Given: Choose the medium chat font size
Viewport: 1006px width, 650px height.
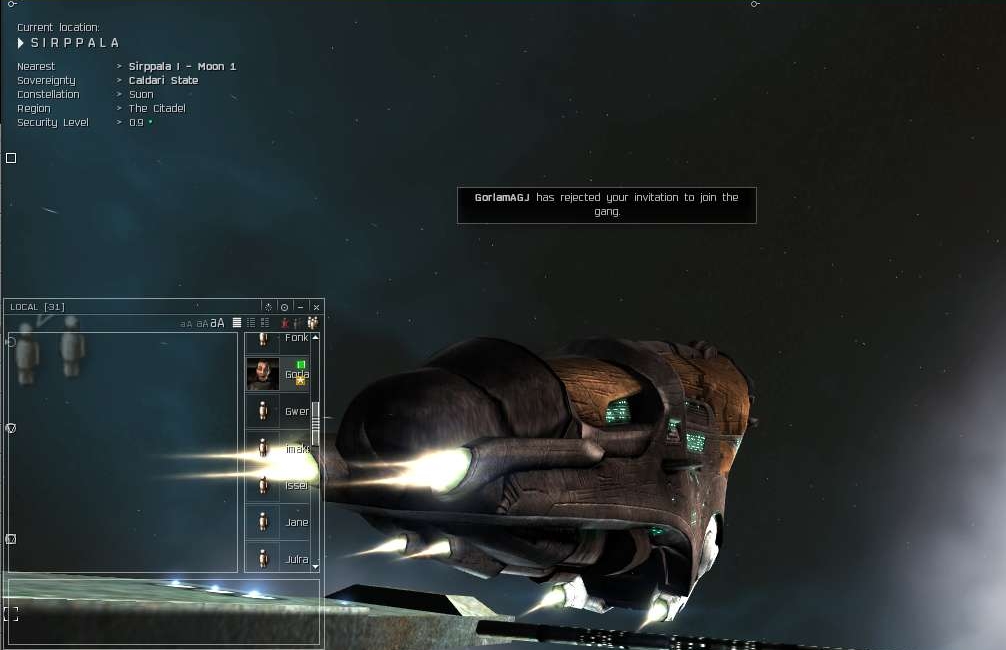Looking at the screenshot, I should (x=201, y=324).
